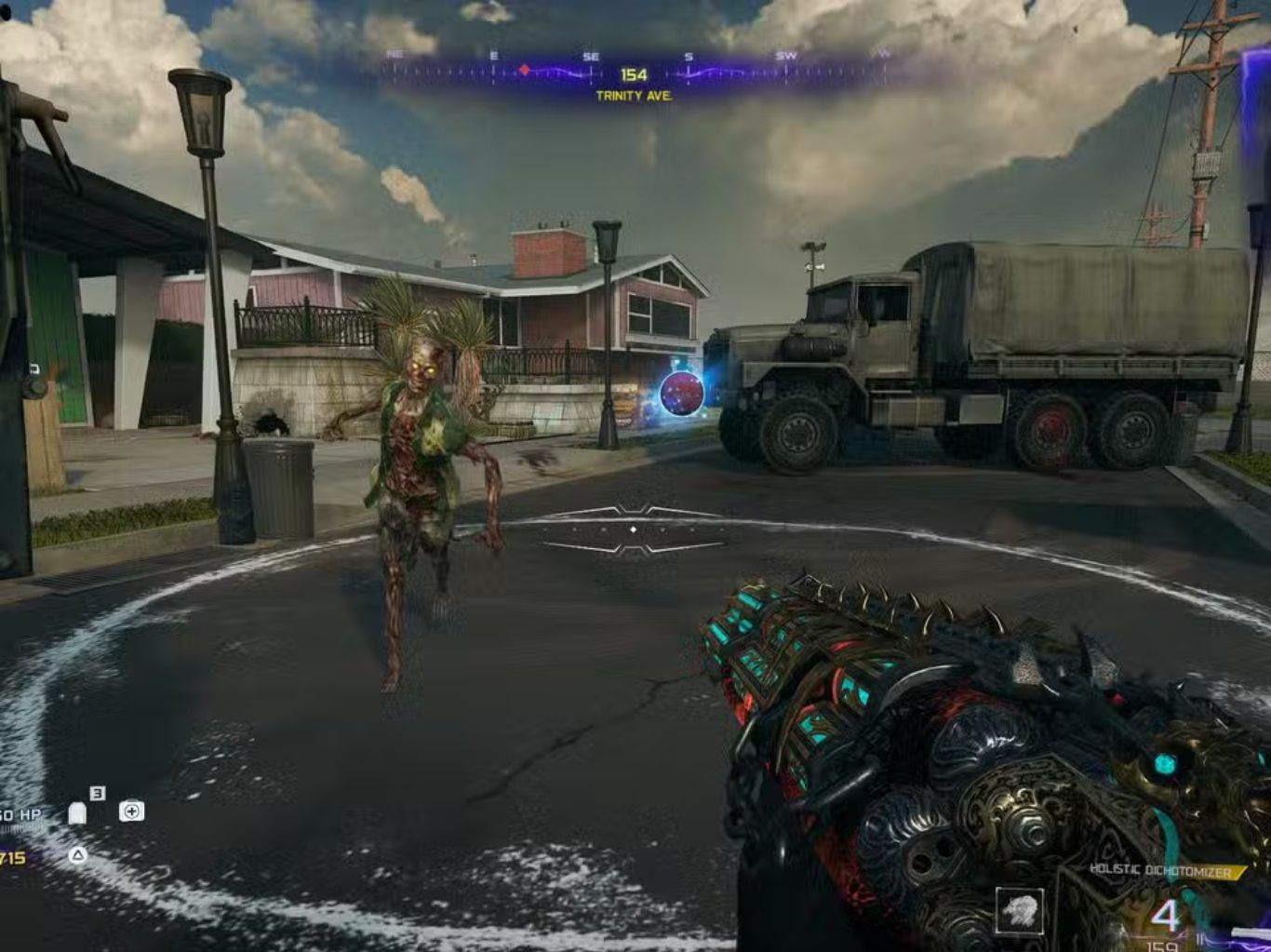Use the medkit icon with plus sign
The image size is (1271, 952).
[x=131, y=811]
